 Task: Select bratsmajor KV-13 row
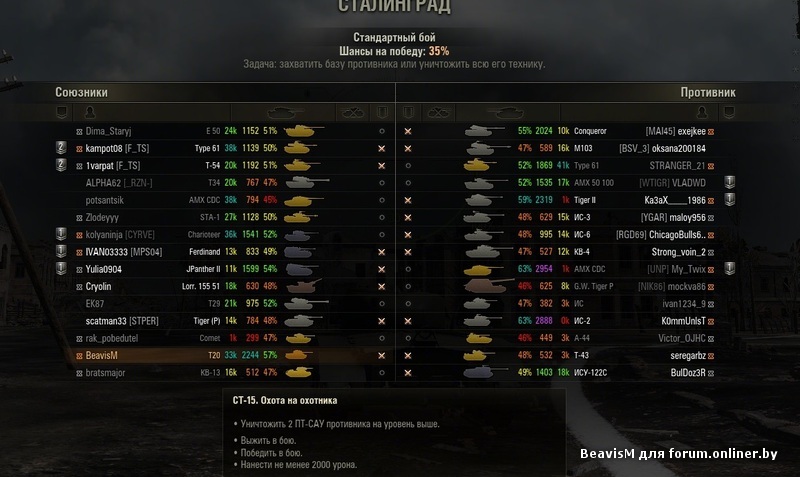[x=108, y=372]
